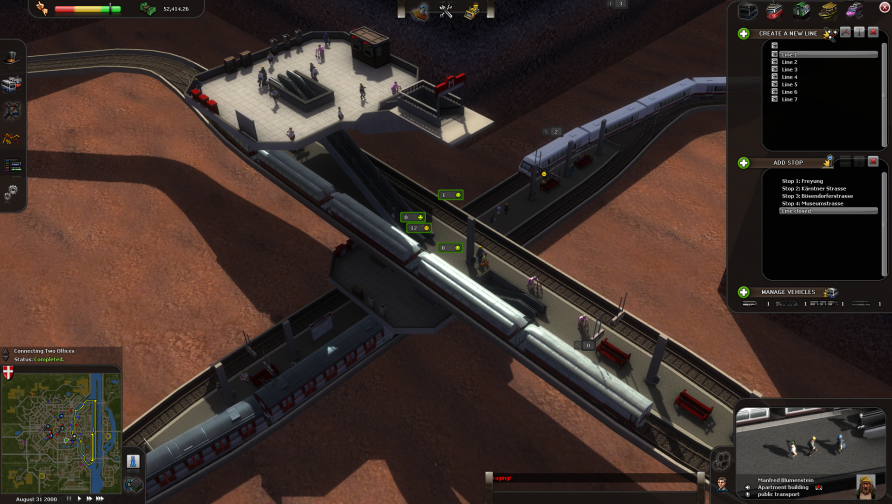The image size is (892, 504).
Task: Select Line 3 in the line list
Action: click(789, 69)
